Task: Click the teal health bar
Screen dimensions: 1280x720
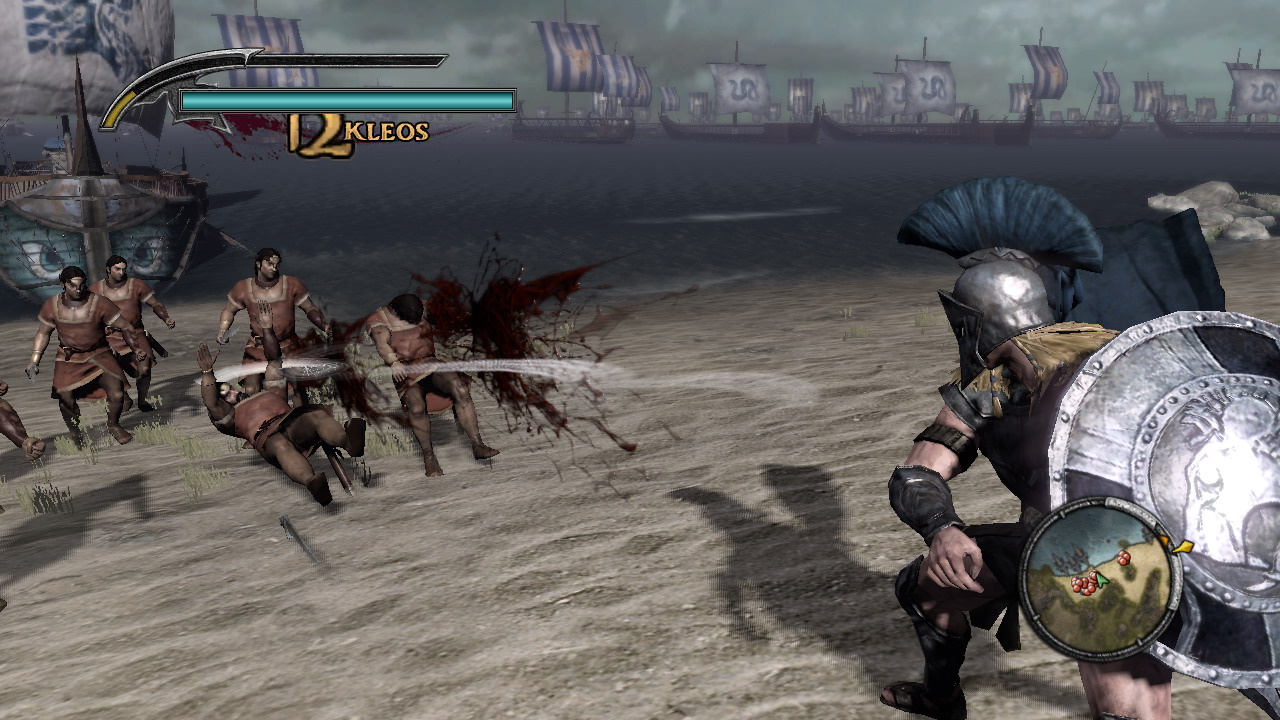Action: (x=345, y=100)
